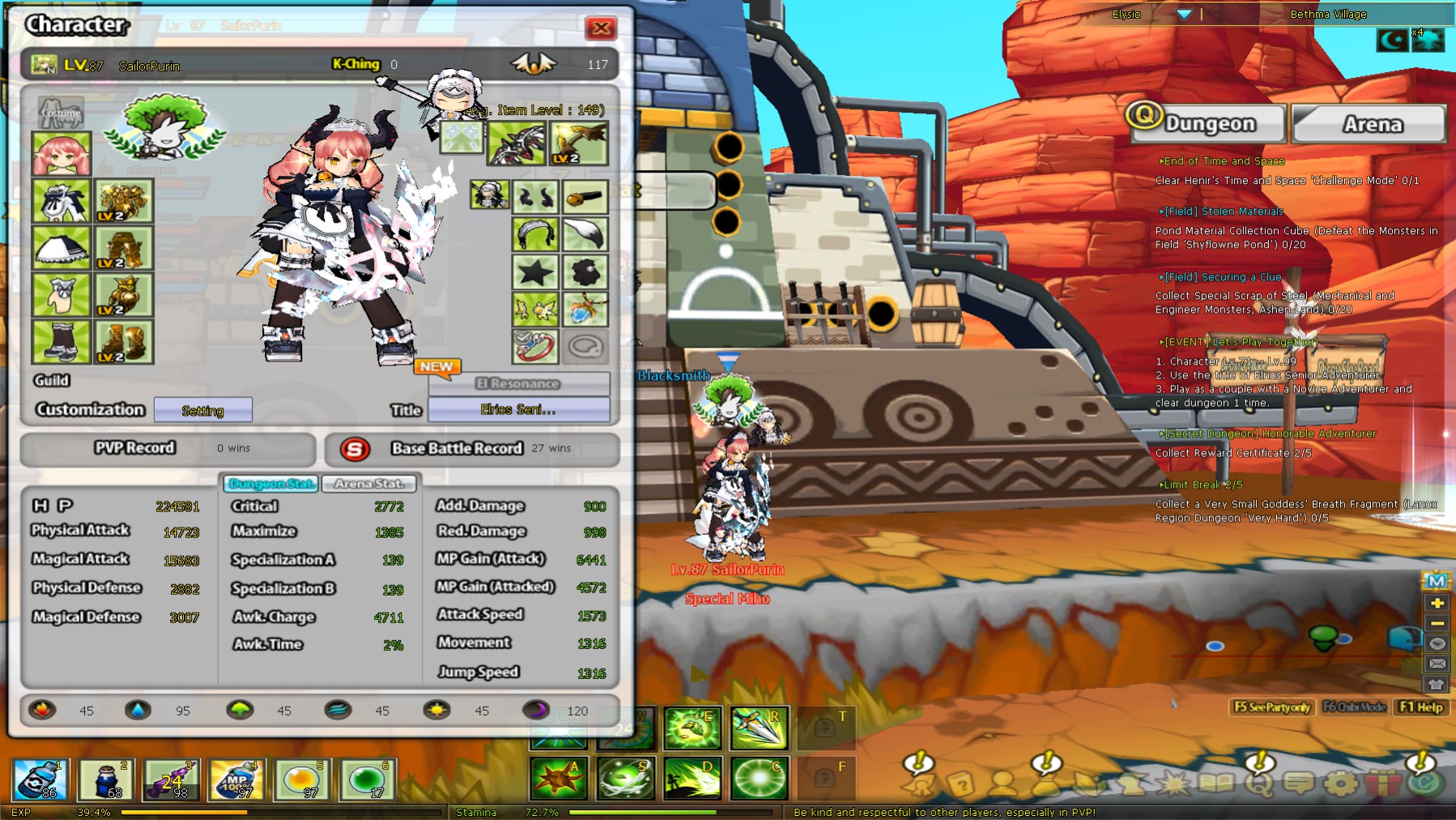Expand the minimap with the plus control
Screen dimensions: 1456x820
pyautogui.click(x=1438, y=604)
